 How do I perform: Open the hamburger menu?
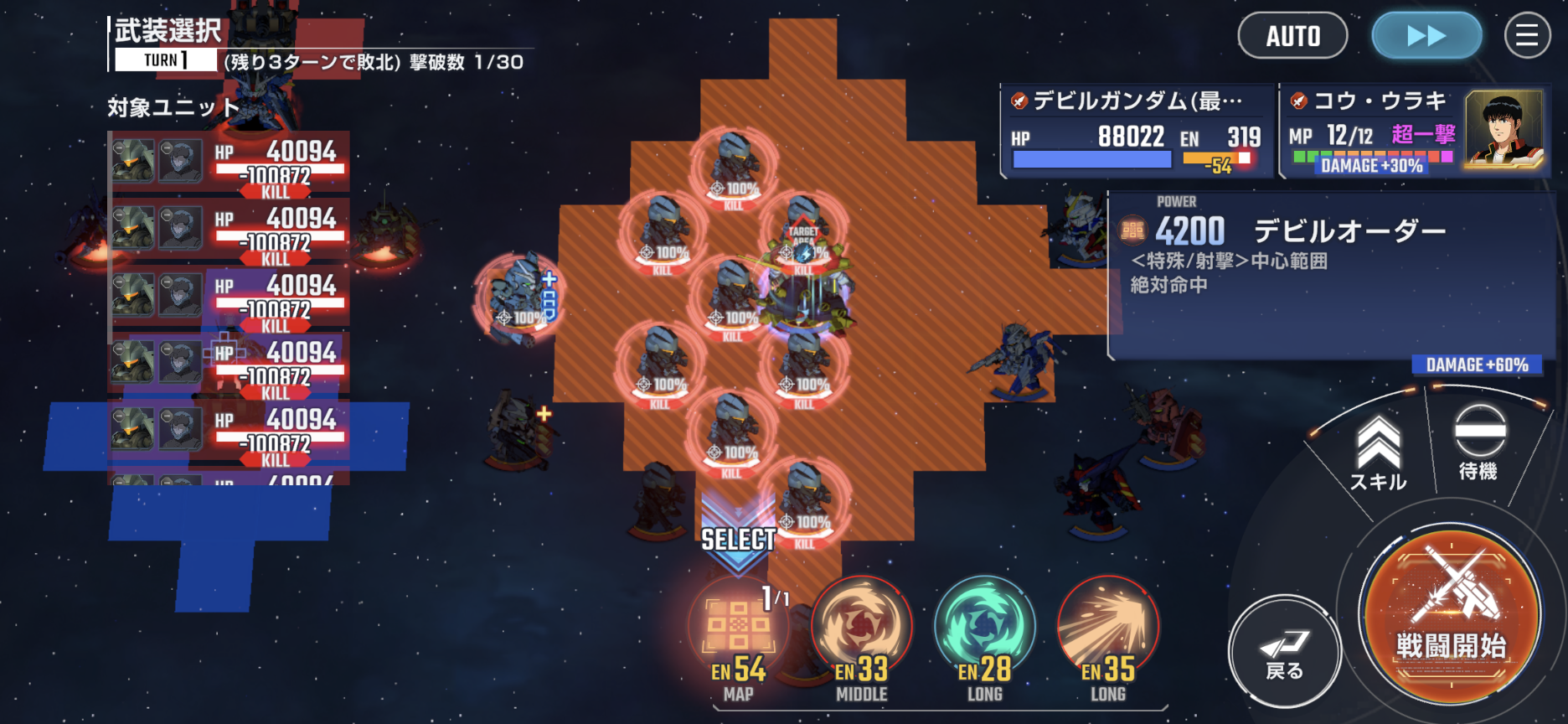tap(1527, 36)
